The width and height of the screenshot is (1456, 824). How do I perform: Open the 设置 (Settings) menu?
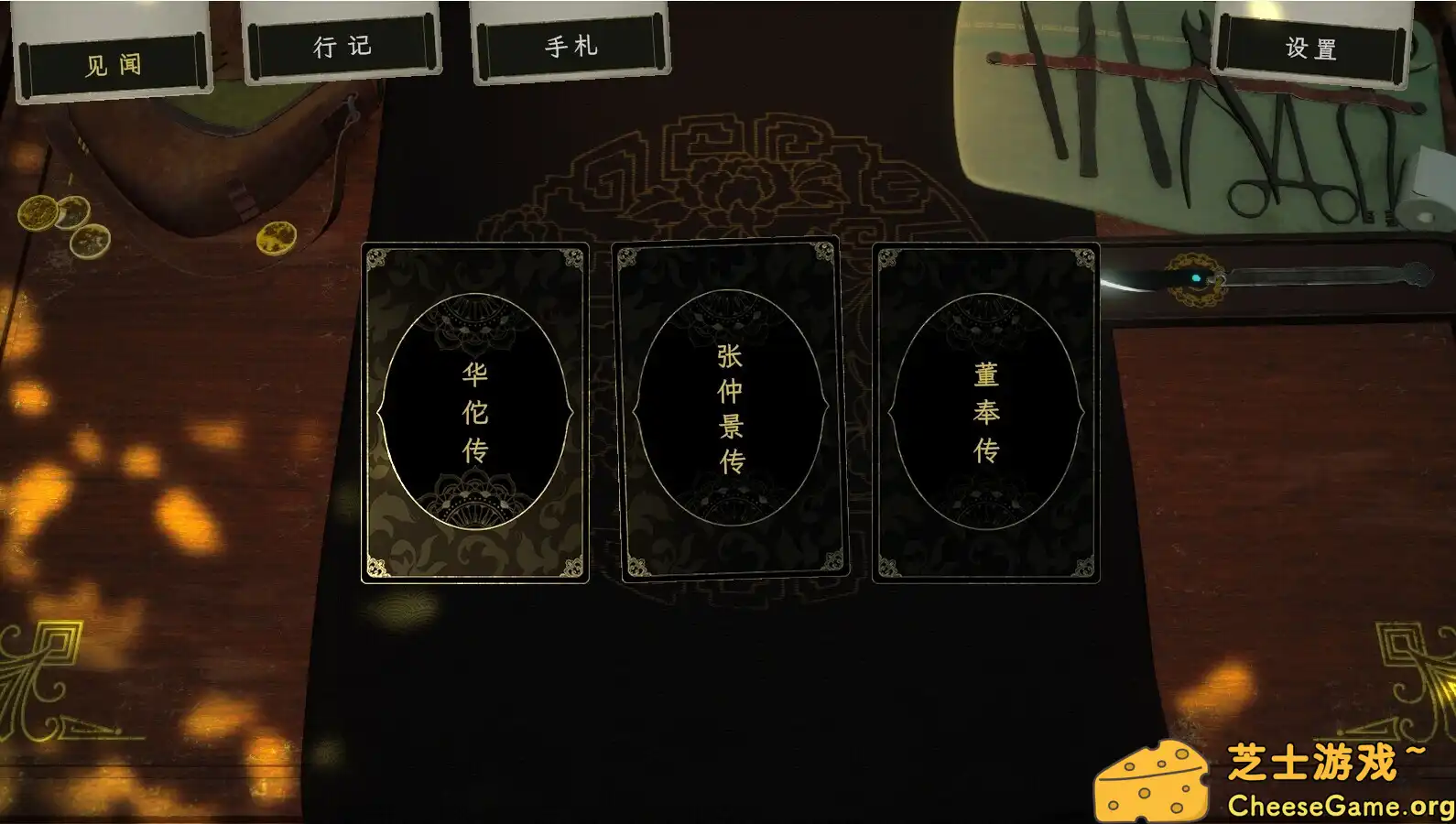[1308, 46]
